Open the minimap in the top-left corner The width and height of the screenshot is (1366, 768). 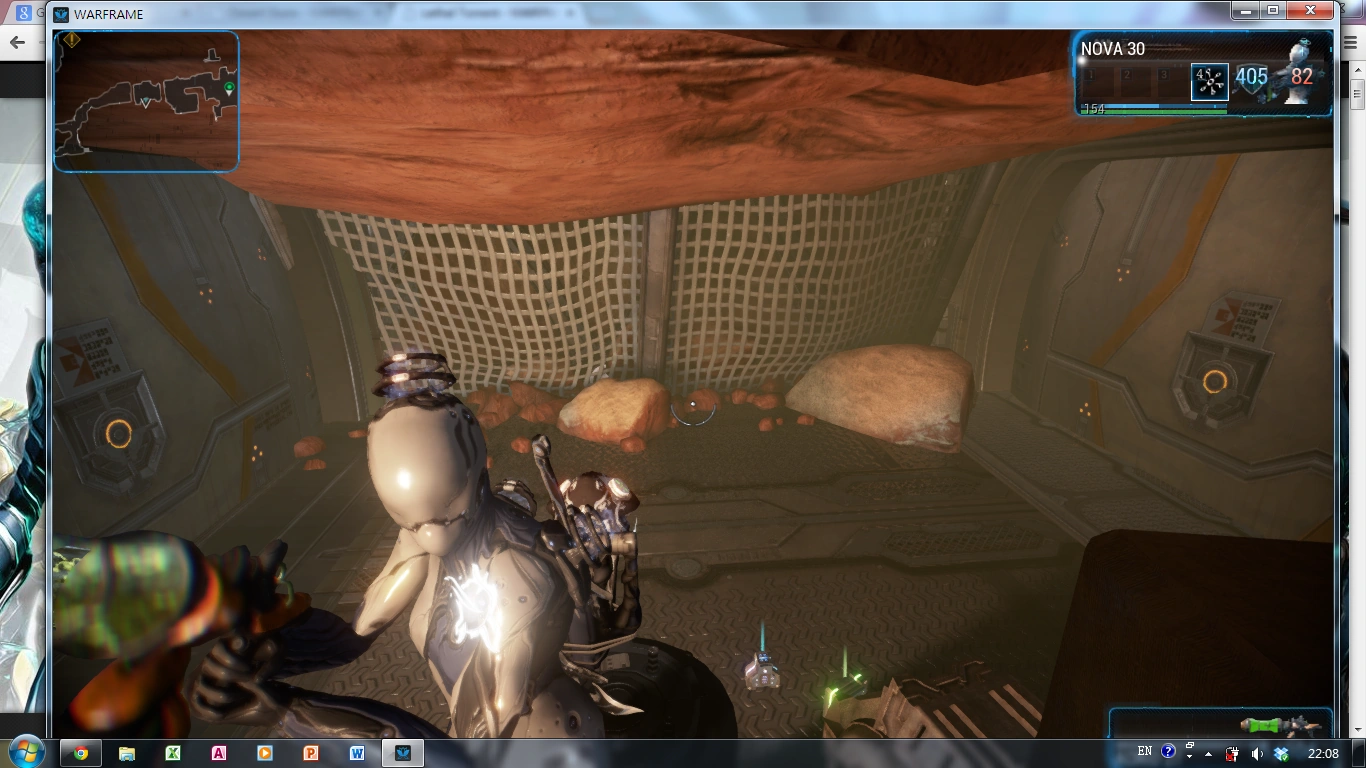[145, 100]
